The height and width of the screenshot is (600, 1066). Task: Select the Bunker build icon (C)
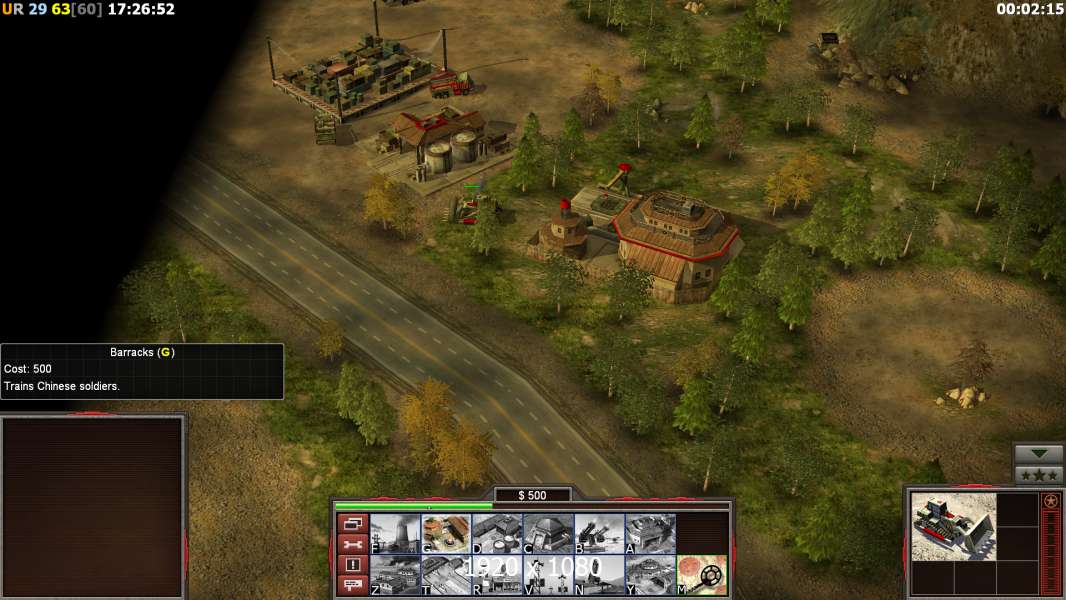(x=548, y=534)
